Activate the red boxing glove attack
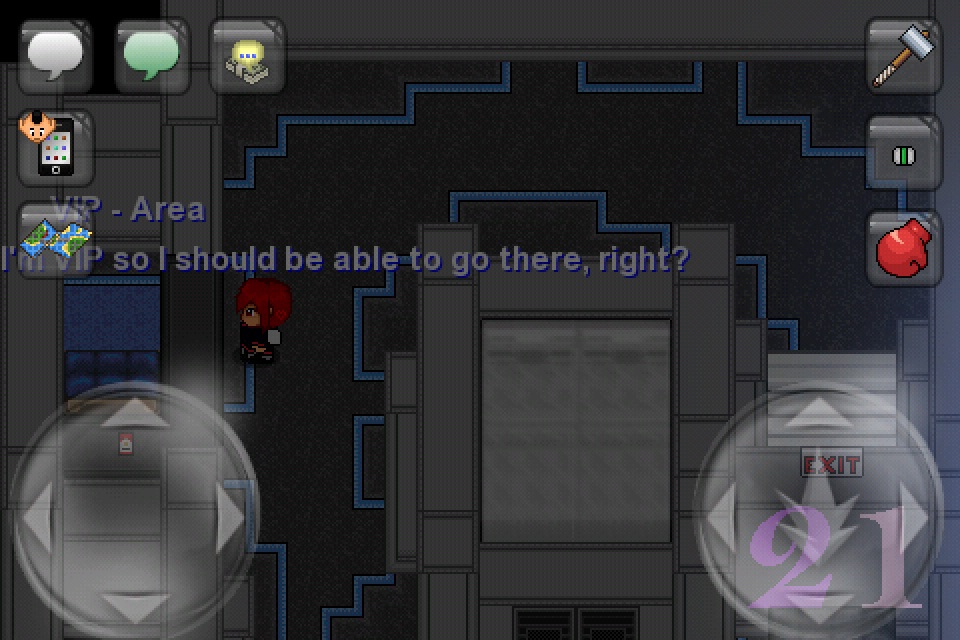The width and height of the screenshot is (960, 640). tap(903, 248)
